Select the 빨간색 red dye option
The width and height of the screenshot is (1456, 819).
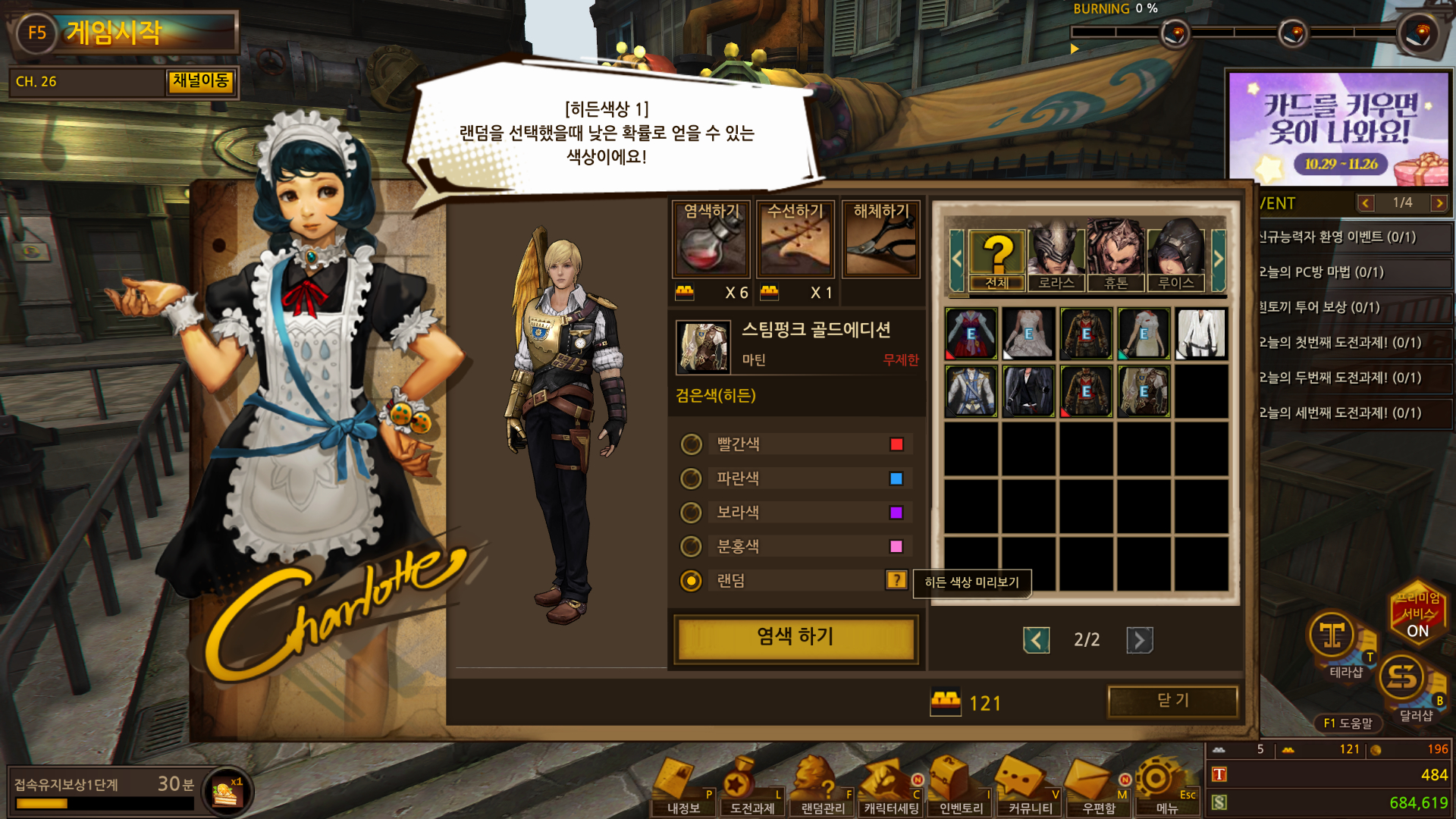pos(691,444)
